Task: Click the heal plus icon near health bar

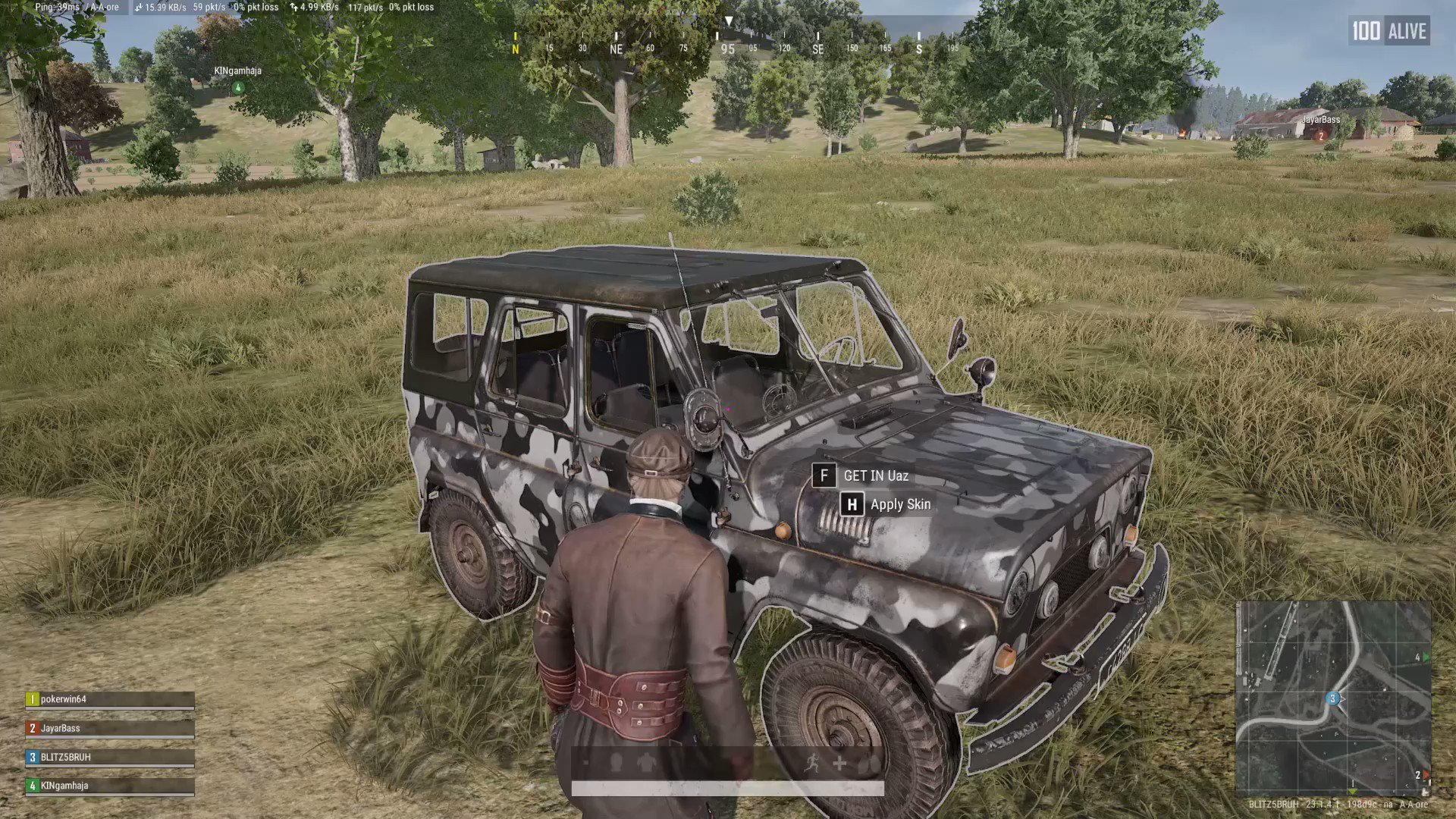Action: click(839, 763)
